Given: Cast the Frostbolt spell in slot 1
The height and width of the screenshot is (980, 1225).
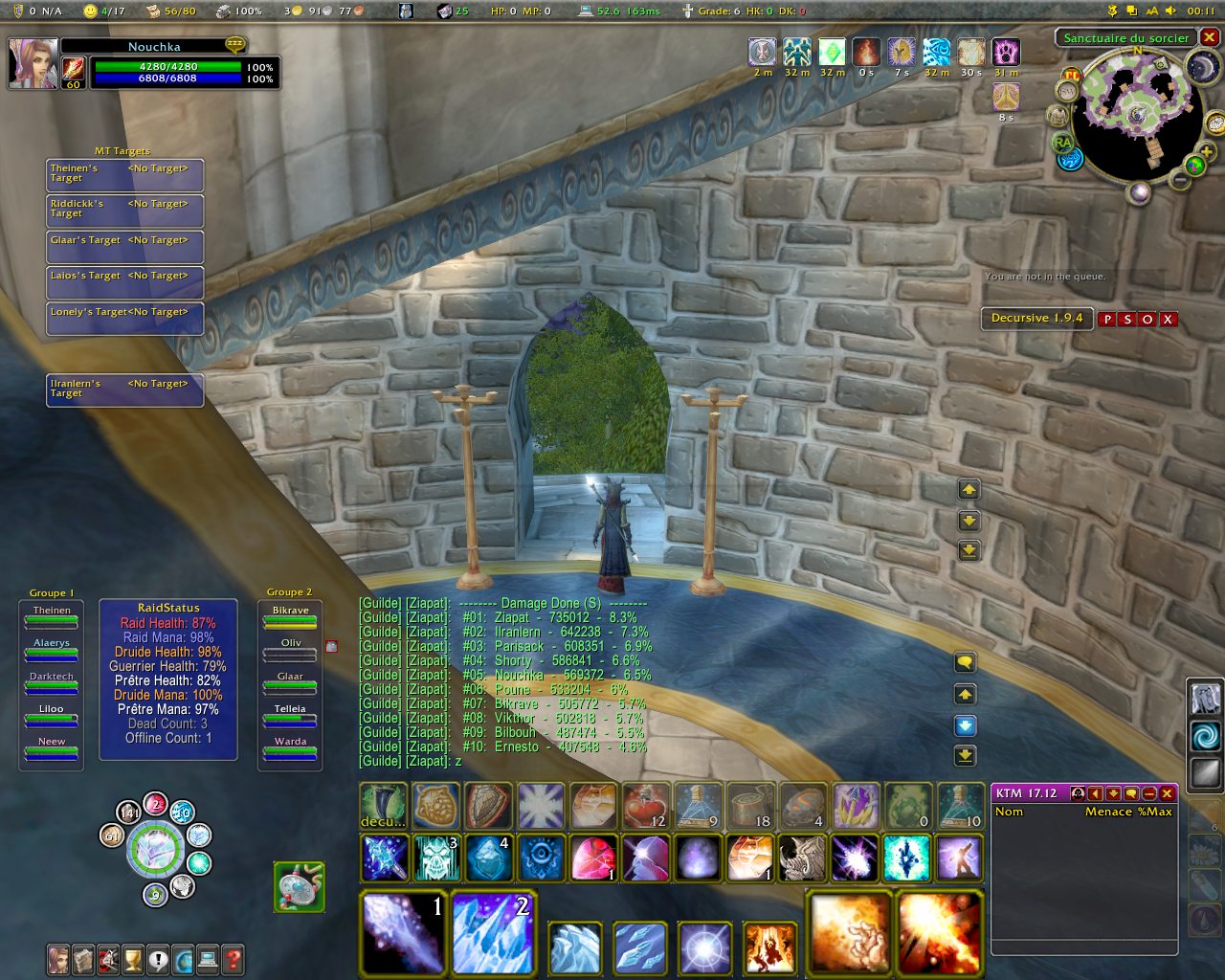Looking at the screenshot, I should pos(404,932).
